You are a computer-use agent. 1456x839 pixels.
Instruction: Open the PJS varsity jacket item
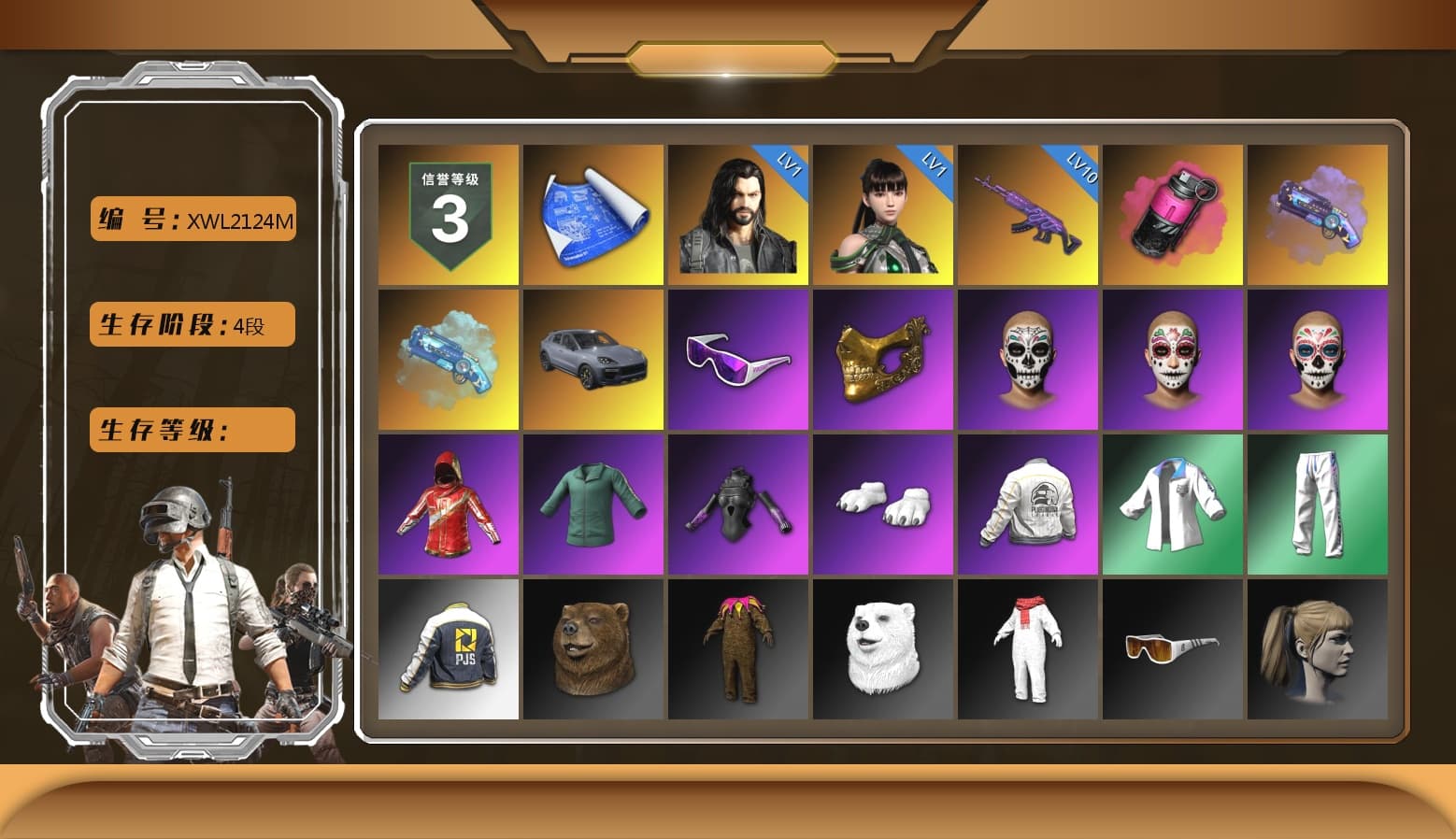tap(447, 649)
